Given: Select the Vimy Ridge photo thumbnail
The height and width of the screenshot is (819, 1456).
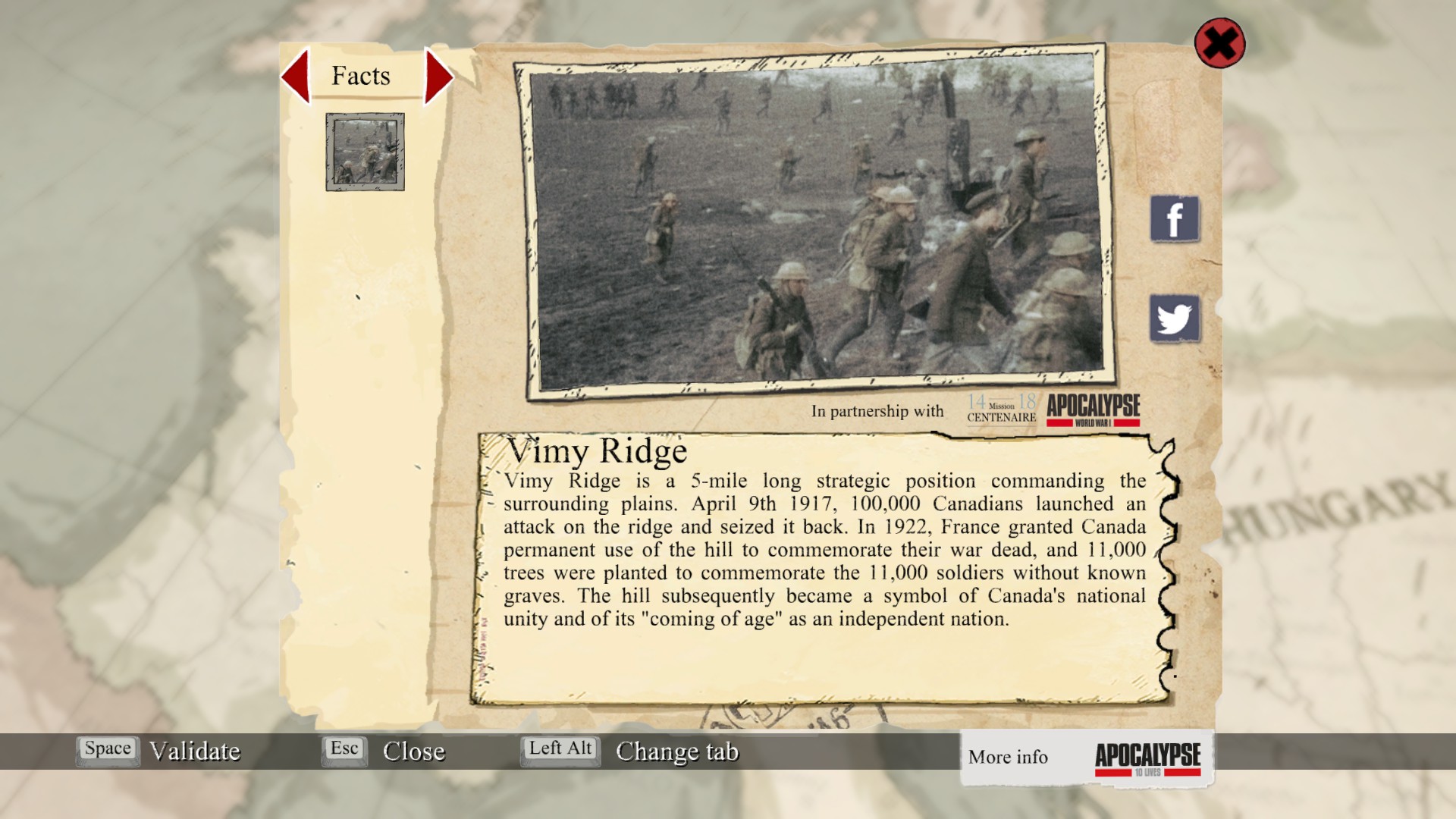Looking at the screenshot, I should click(365, 152).
